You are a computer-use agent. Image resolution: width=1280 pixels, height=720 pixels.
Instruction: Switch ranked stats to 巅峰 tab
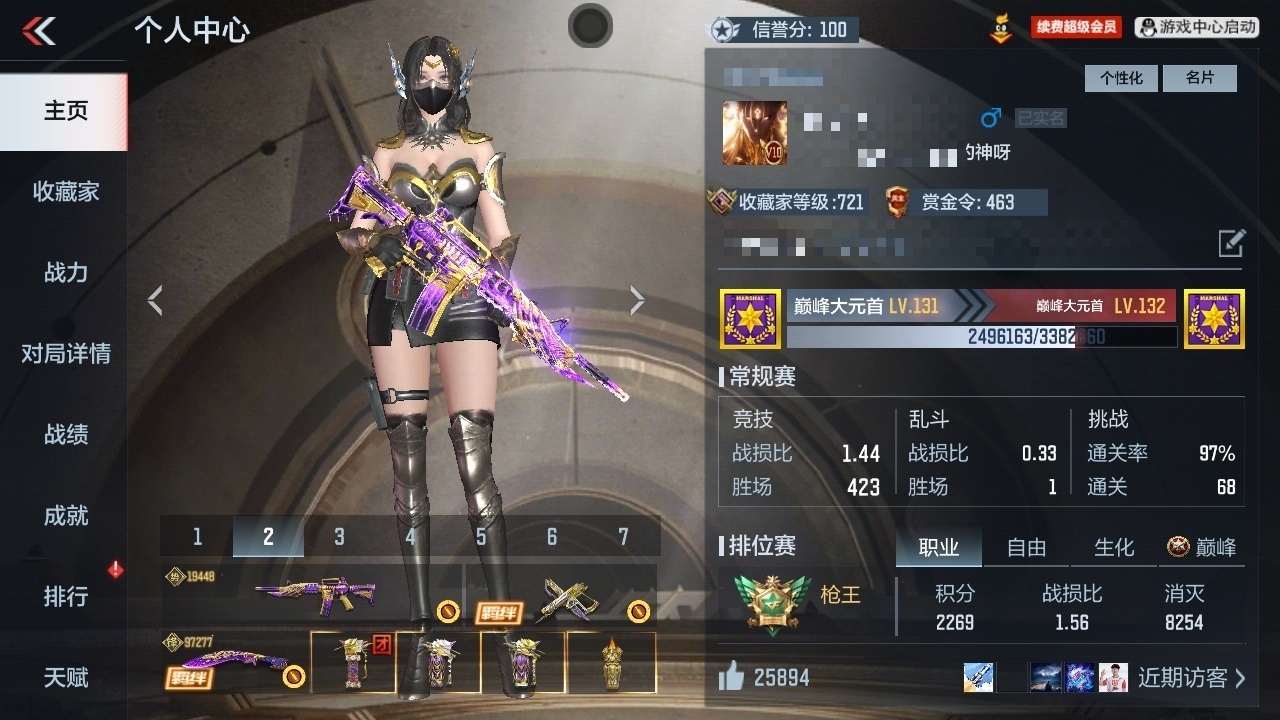point(1202,547)
